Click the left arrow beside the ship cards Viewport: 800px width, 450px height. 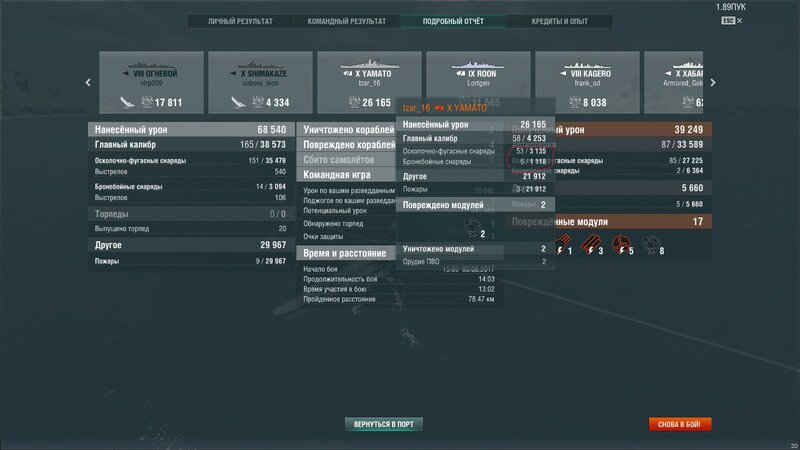pos(88,83)
